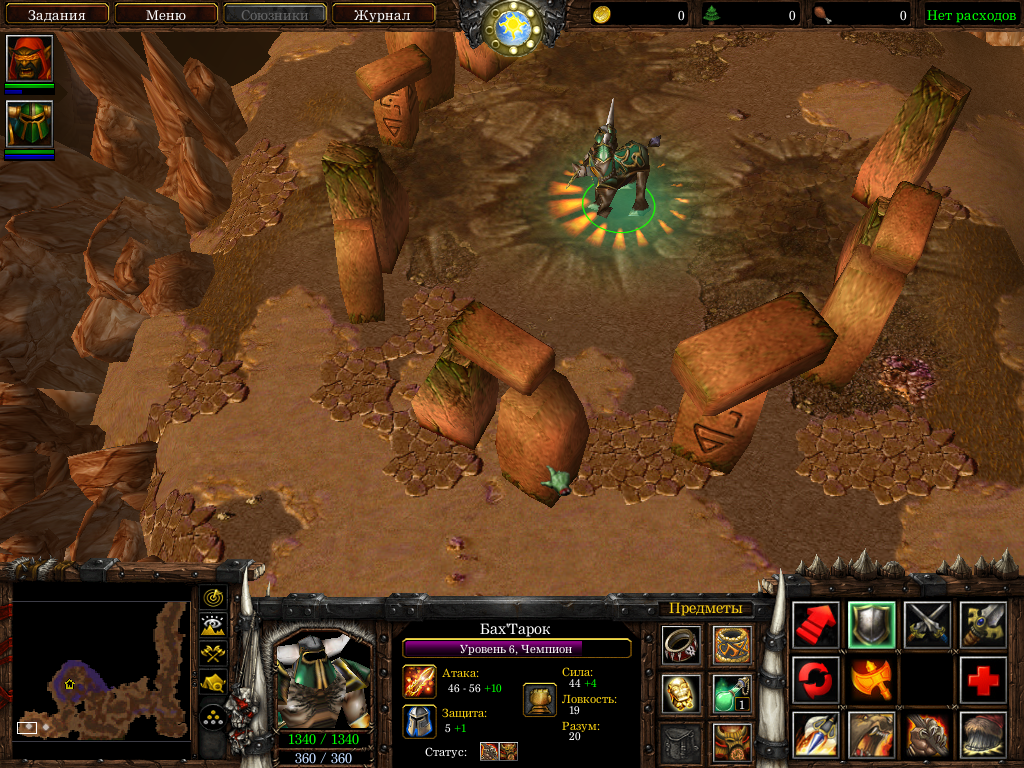Select the green-helmeted hero portrait

tap(29, 124)
